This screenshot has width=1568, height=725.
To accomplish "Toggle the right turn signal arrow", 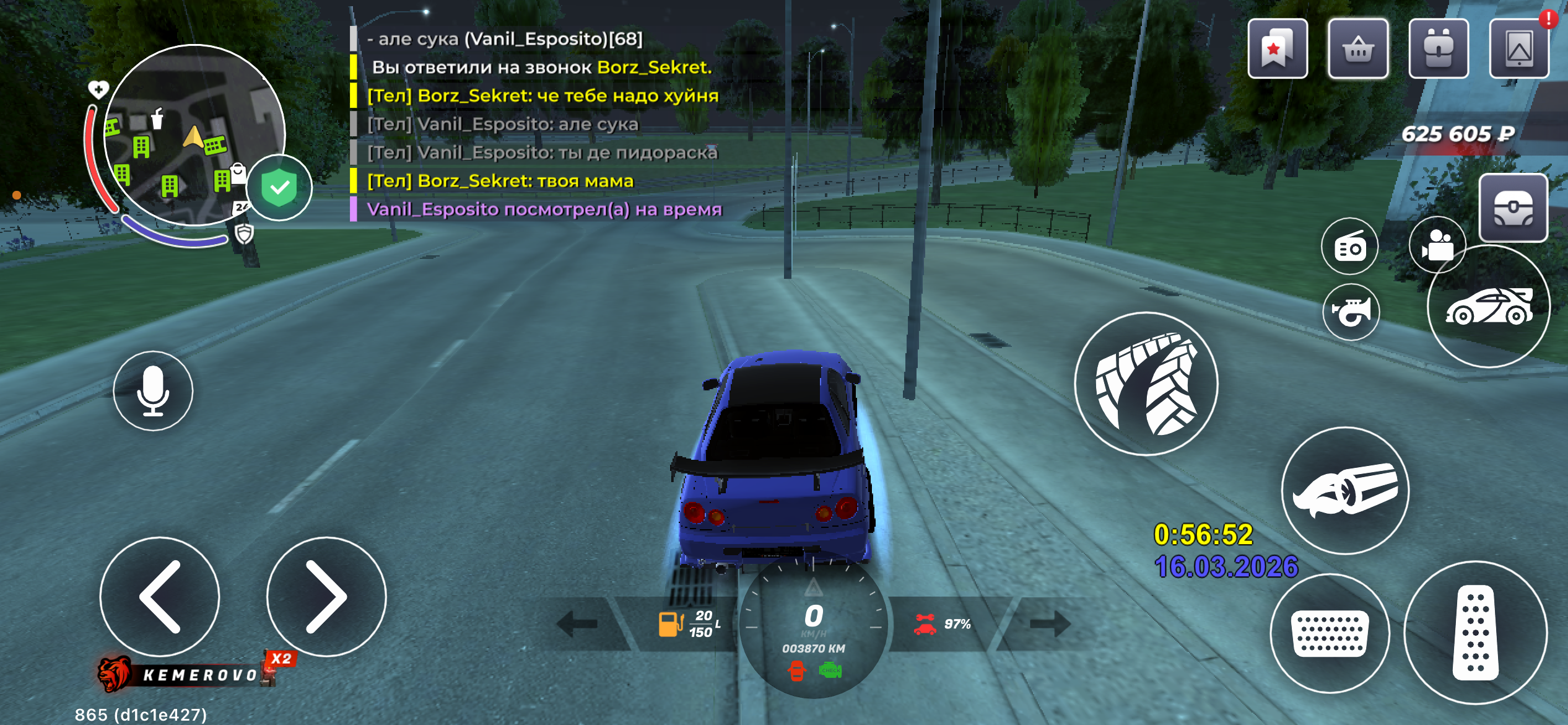I will click(1050, 624).
